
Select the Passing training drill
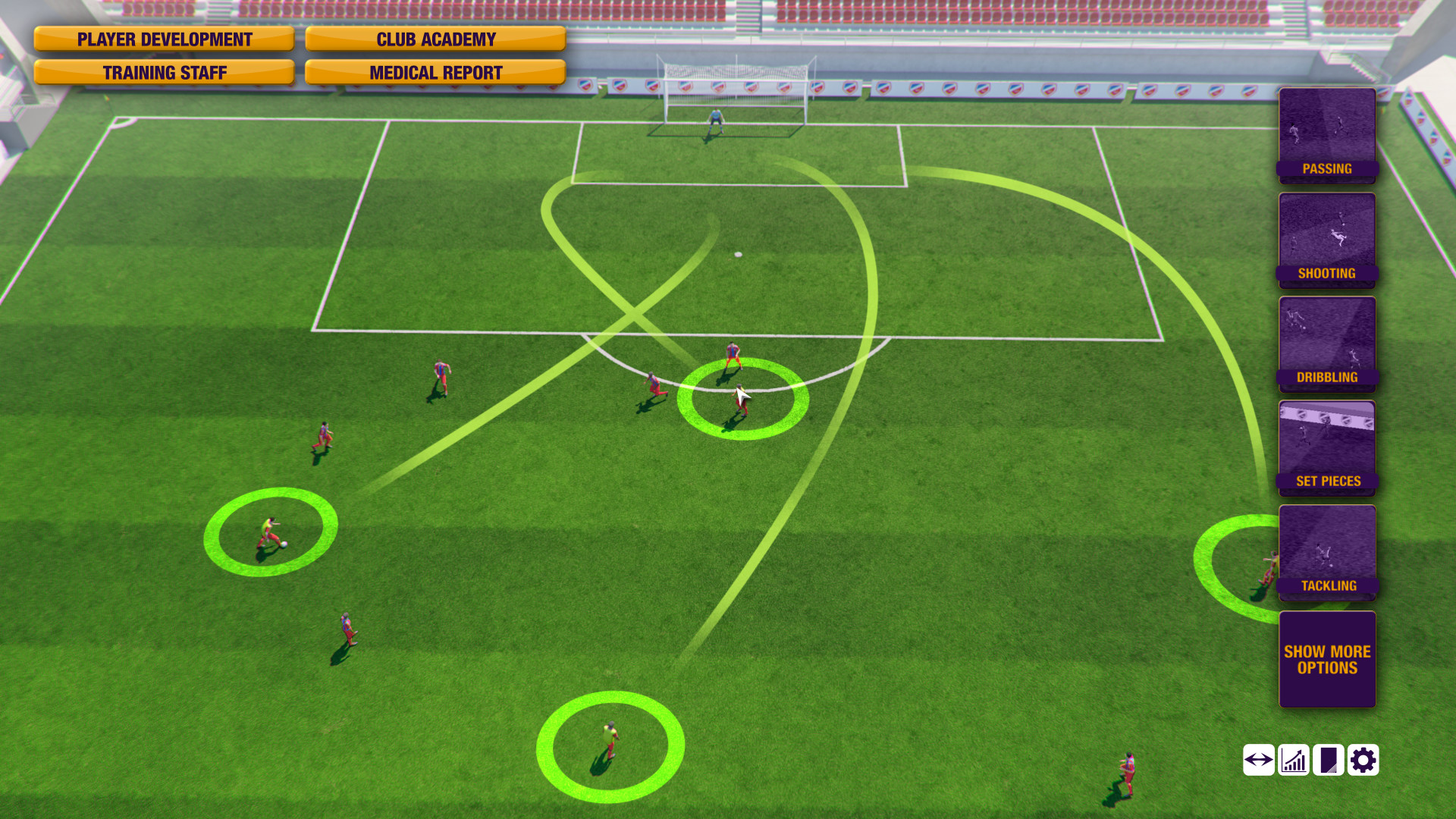click(x=1326, y=136)
